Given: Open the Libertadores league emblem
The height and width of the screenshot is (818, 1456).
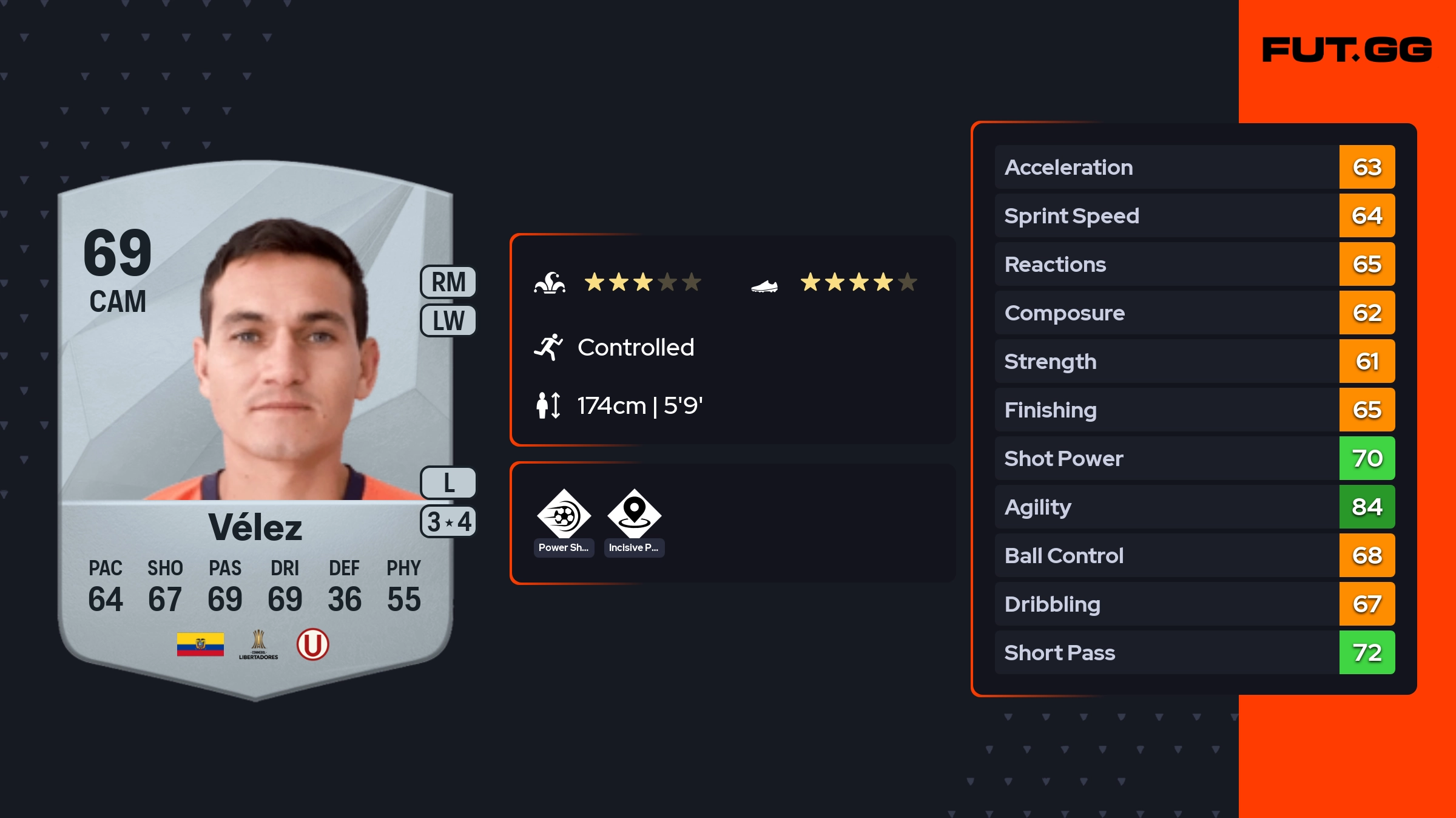Looking at the screenshot, I should (258, 644).
